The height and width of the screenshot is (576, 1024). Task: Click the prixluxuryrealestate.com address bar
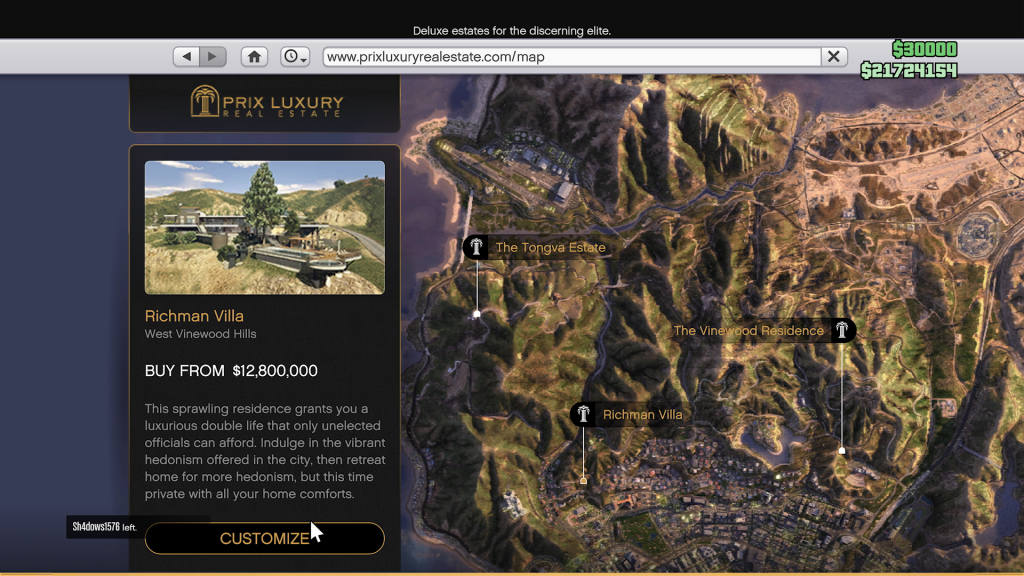click(x=570, y=57)
